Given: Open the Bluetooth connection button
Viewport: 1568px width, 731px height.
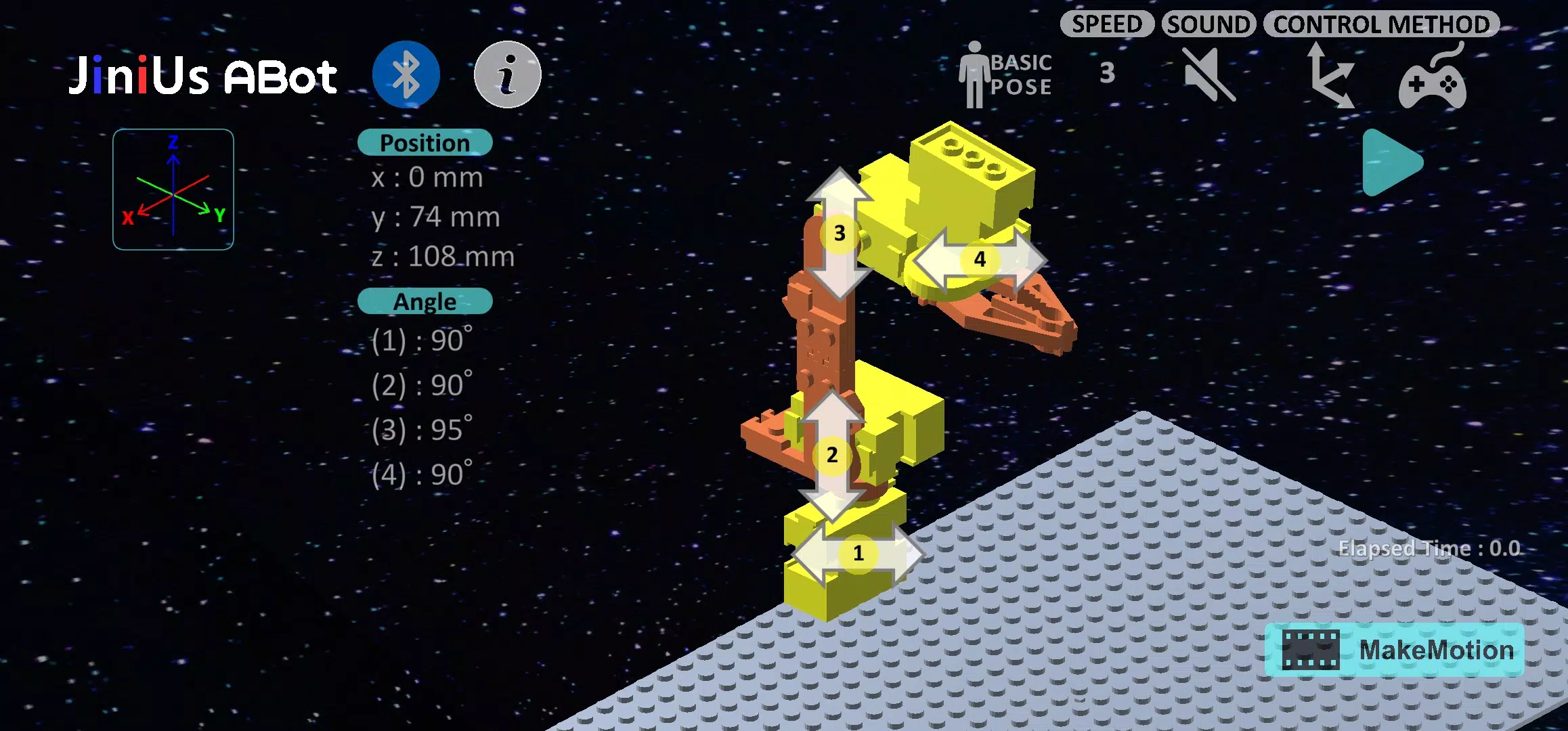Looking at the screenshot, I should click(406, 74).
